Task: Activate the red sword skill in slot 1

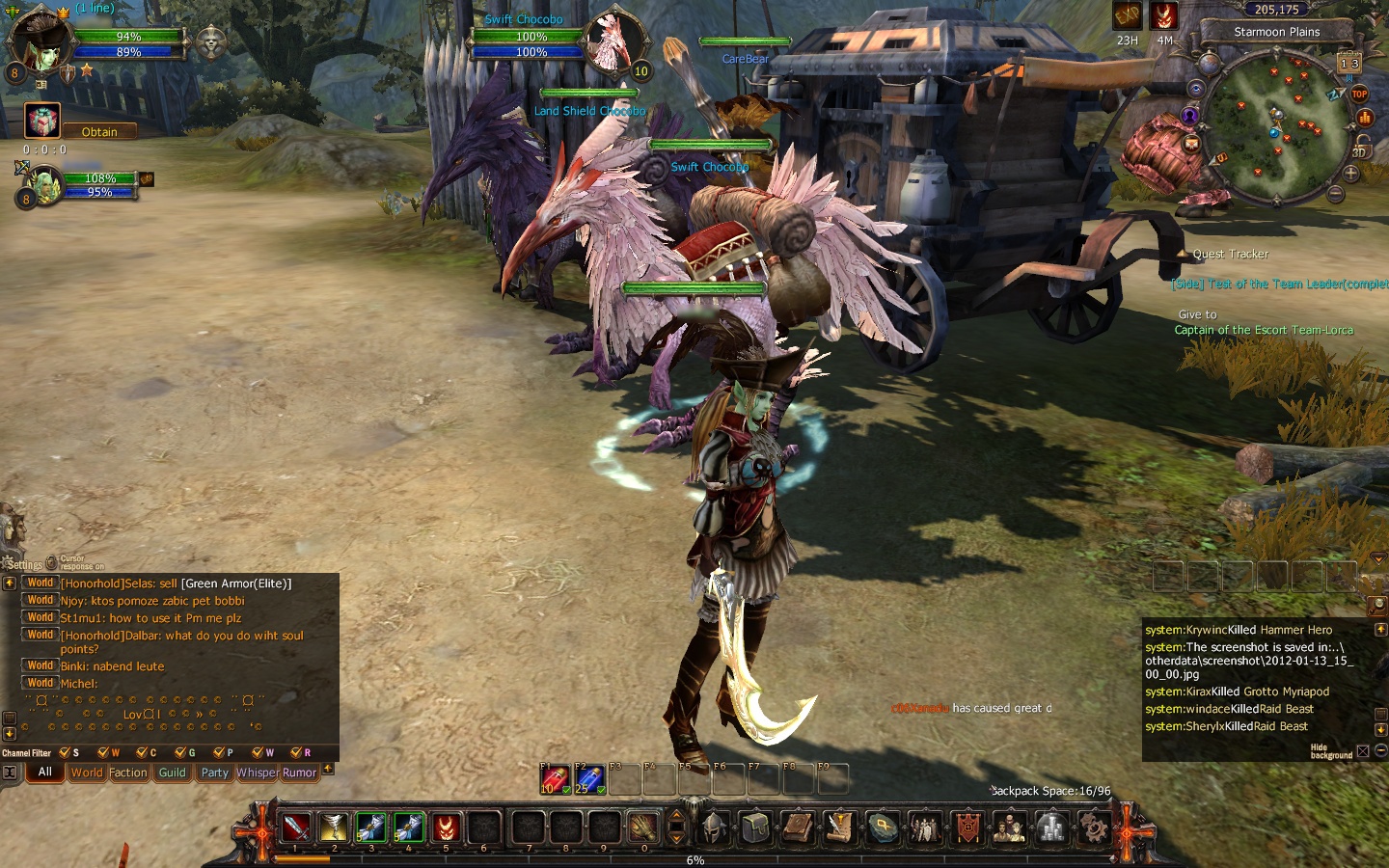Action: point(295,827)
